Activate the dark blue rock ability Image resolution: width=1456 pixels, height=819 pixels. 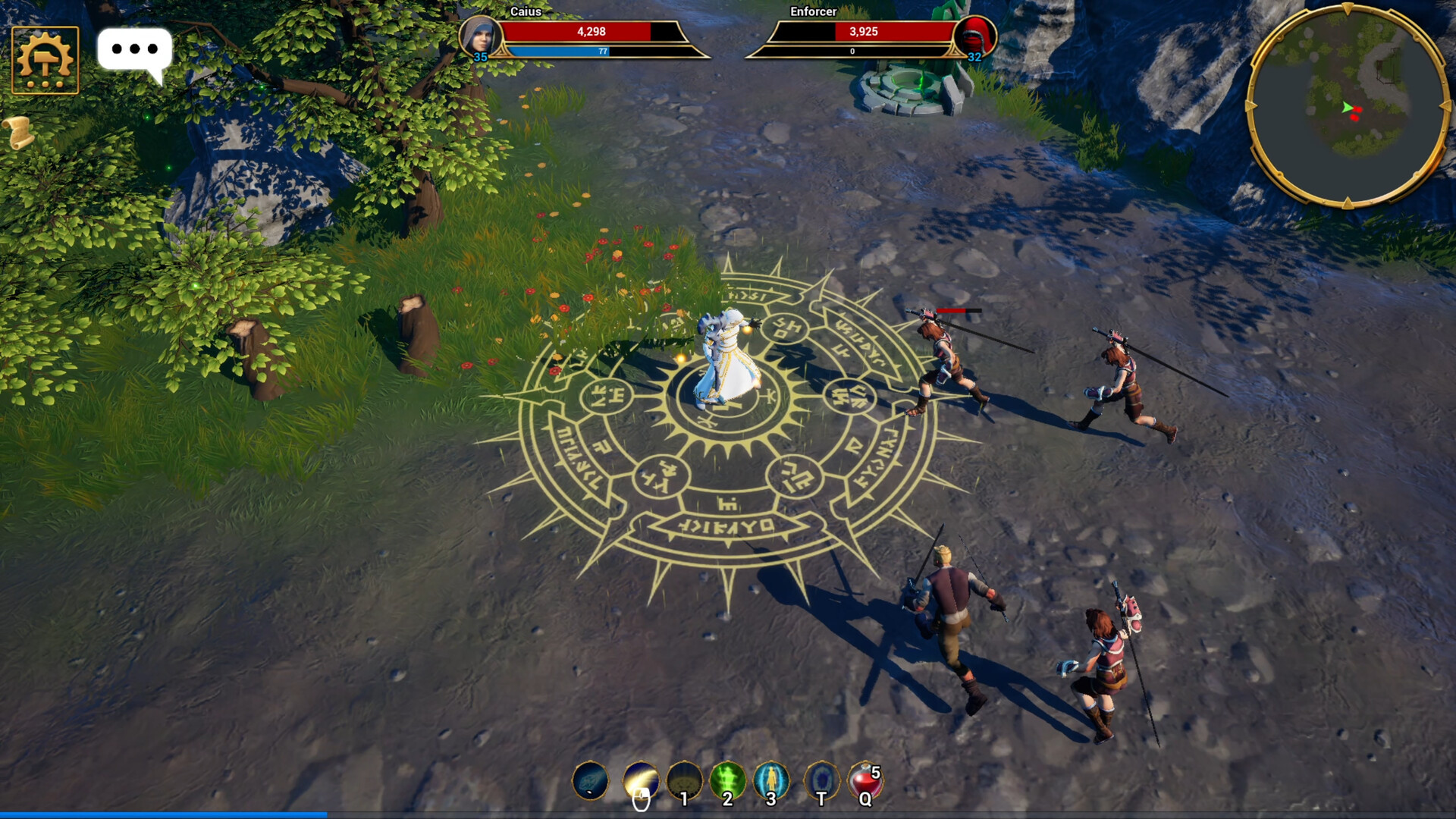click(x=590, y=780)
